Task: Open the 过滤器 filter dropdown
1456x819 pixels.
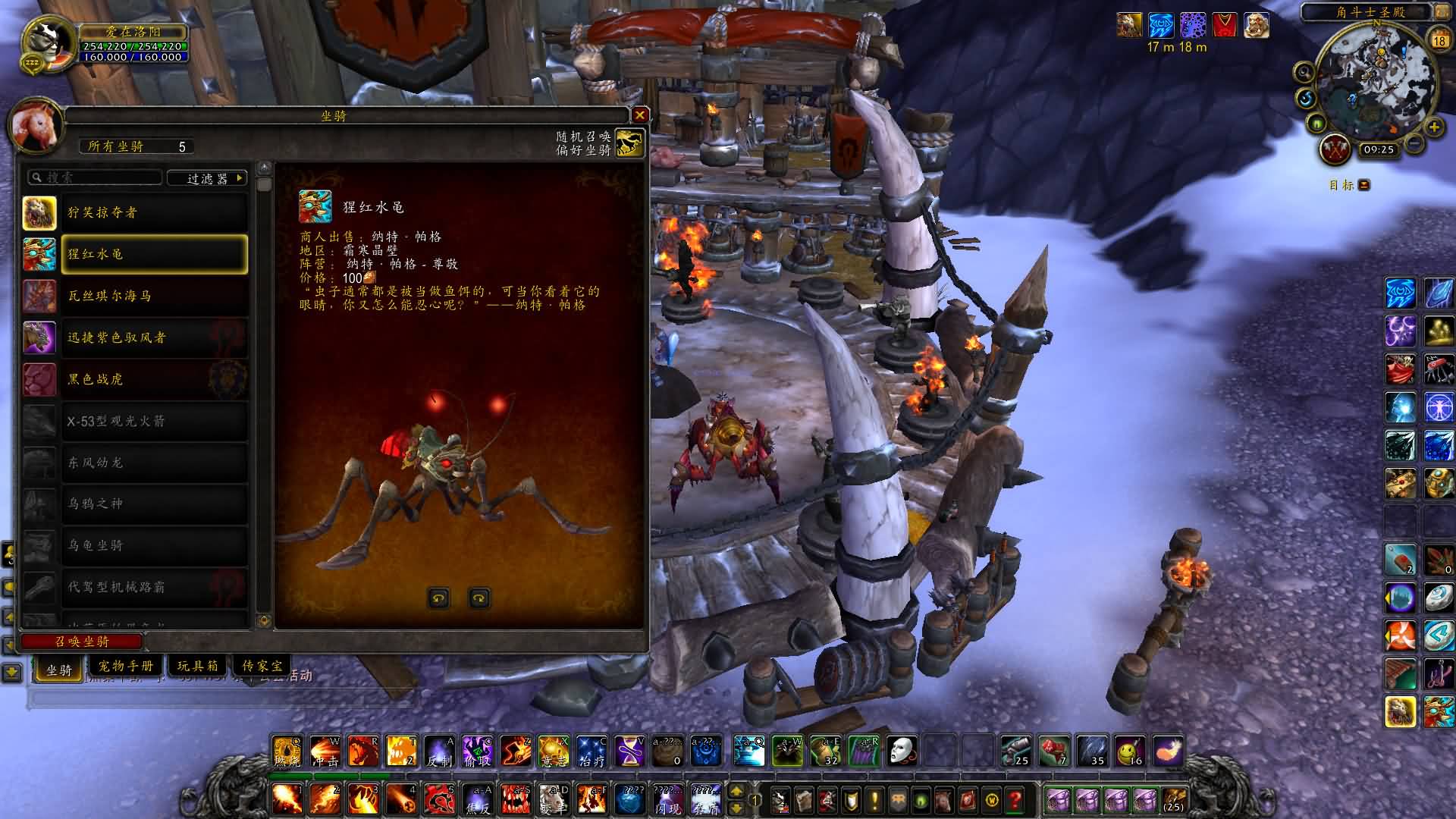Action: click(207, 178)
